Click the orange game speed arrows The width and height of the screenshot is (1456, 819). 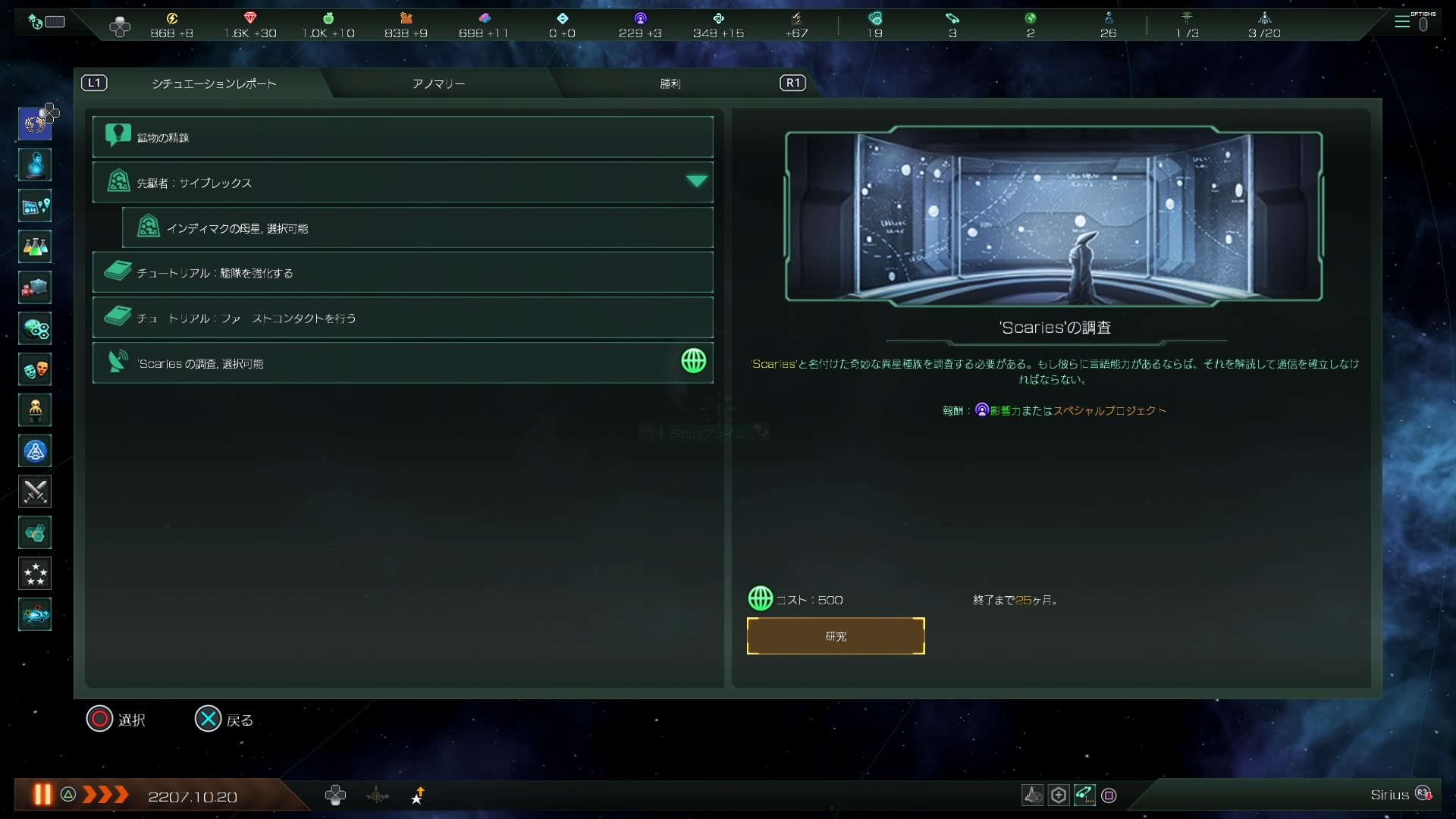[x=105, y=795]
